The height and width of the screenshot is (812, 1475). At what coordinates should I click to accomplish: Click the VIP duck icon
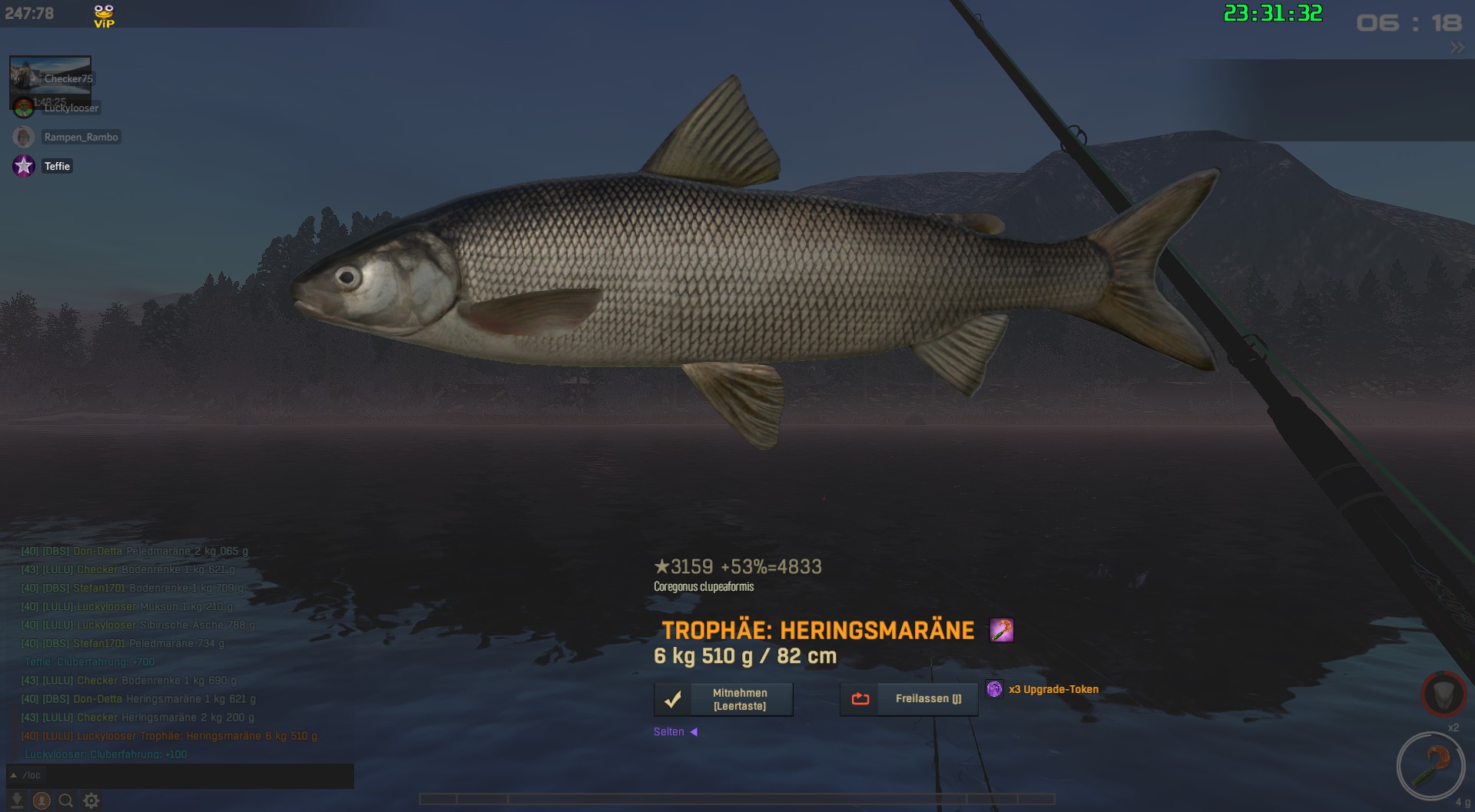point(104,15)
